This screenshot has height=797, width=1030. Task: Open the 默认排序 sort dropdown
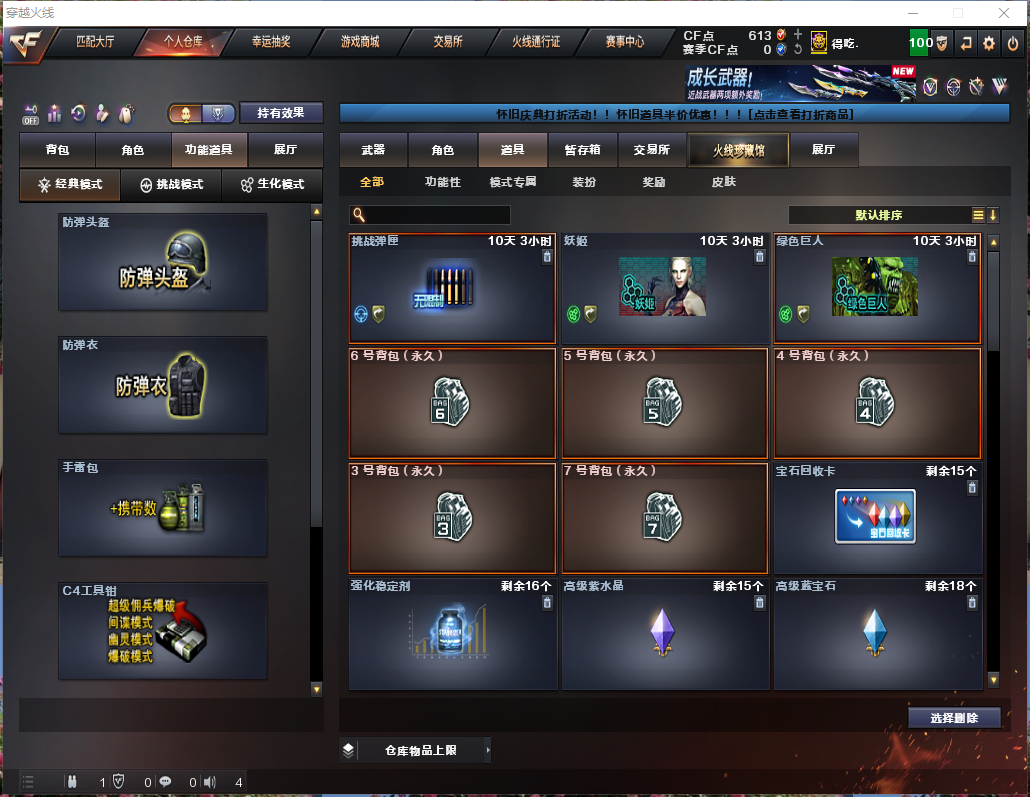(880, 215)
